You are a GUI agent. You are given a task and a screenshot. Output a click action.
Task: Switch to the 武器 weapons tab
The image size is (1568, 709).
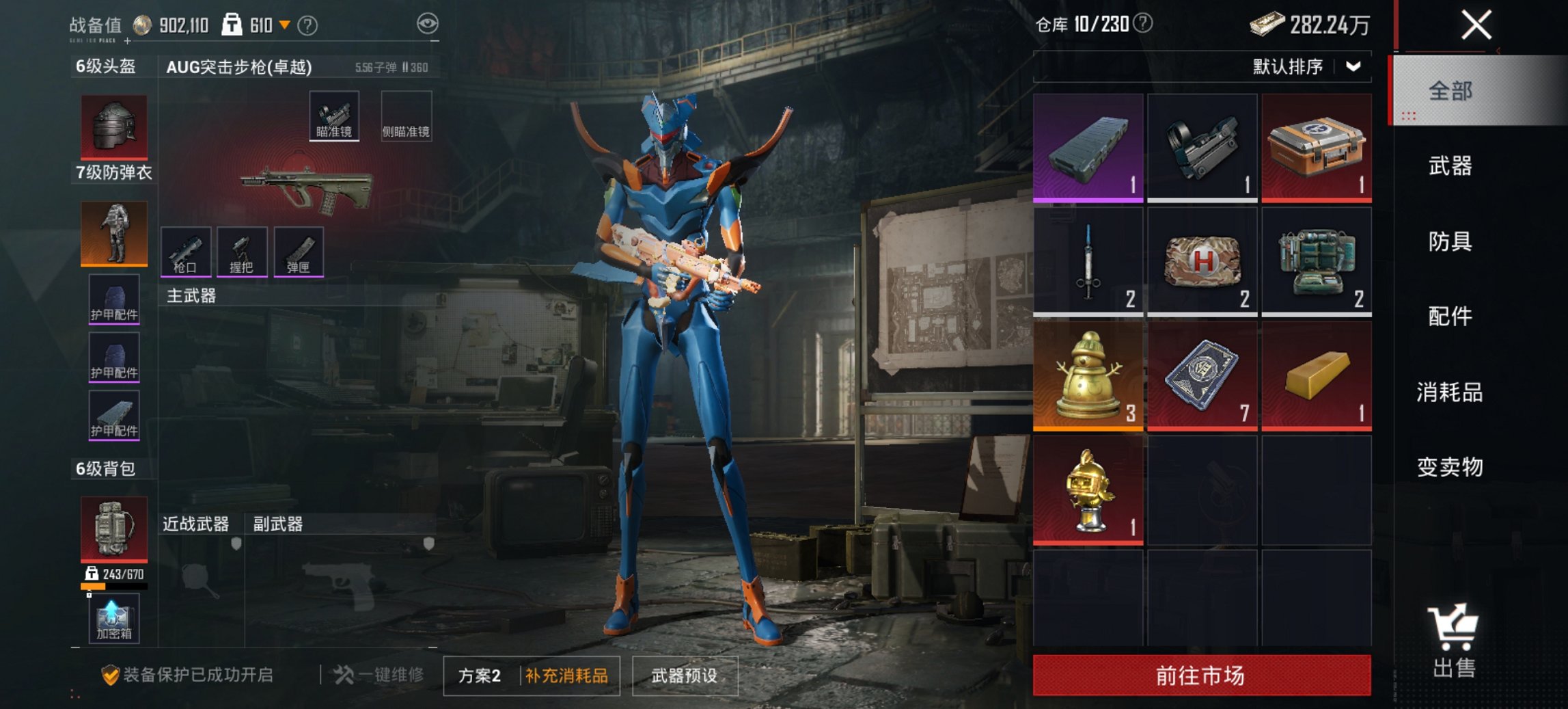click(x=1453, y=166)
